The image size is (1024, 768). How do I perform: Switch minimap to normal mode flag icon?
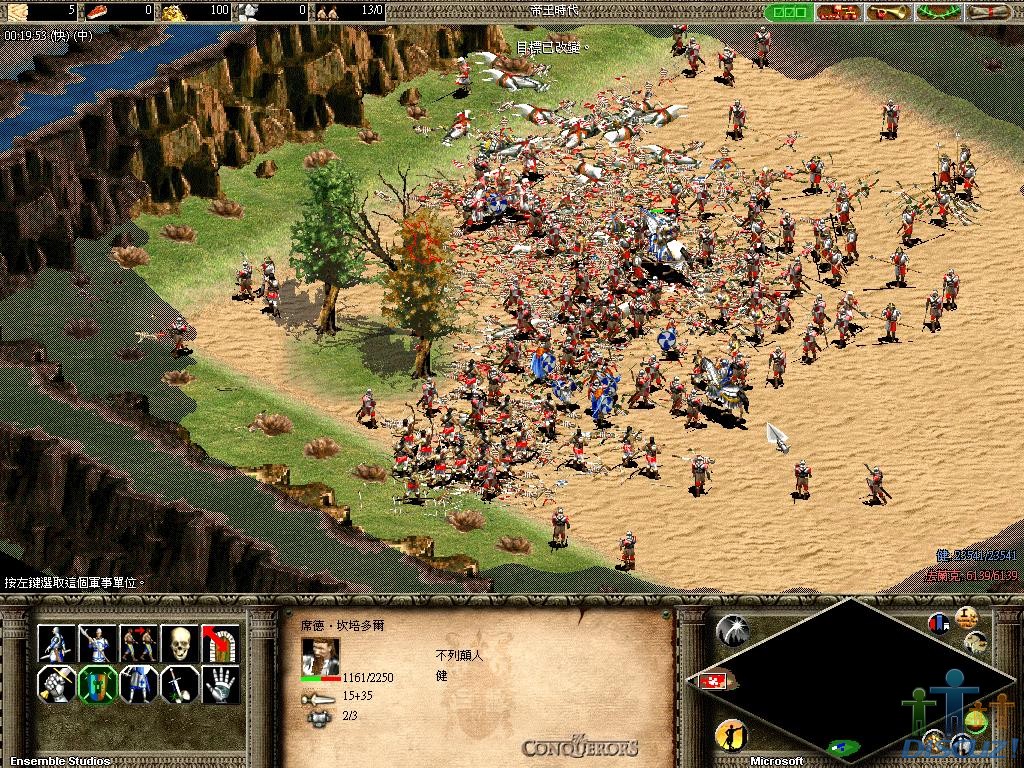point(939,623)
